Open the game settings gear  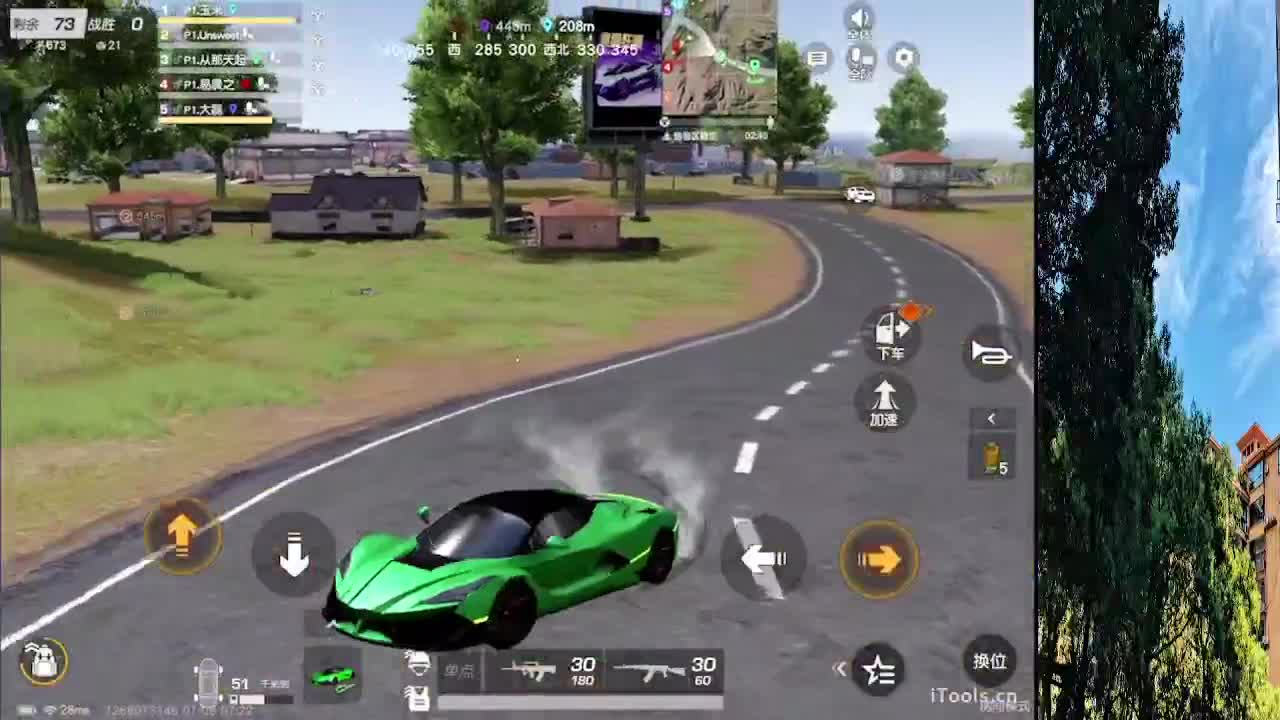[x=903, y=57]
